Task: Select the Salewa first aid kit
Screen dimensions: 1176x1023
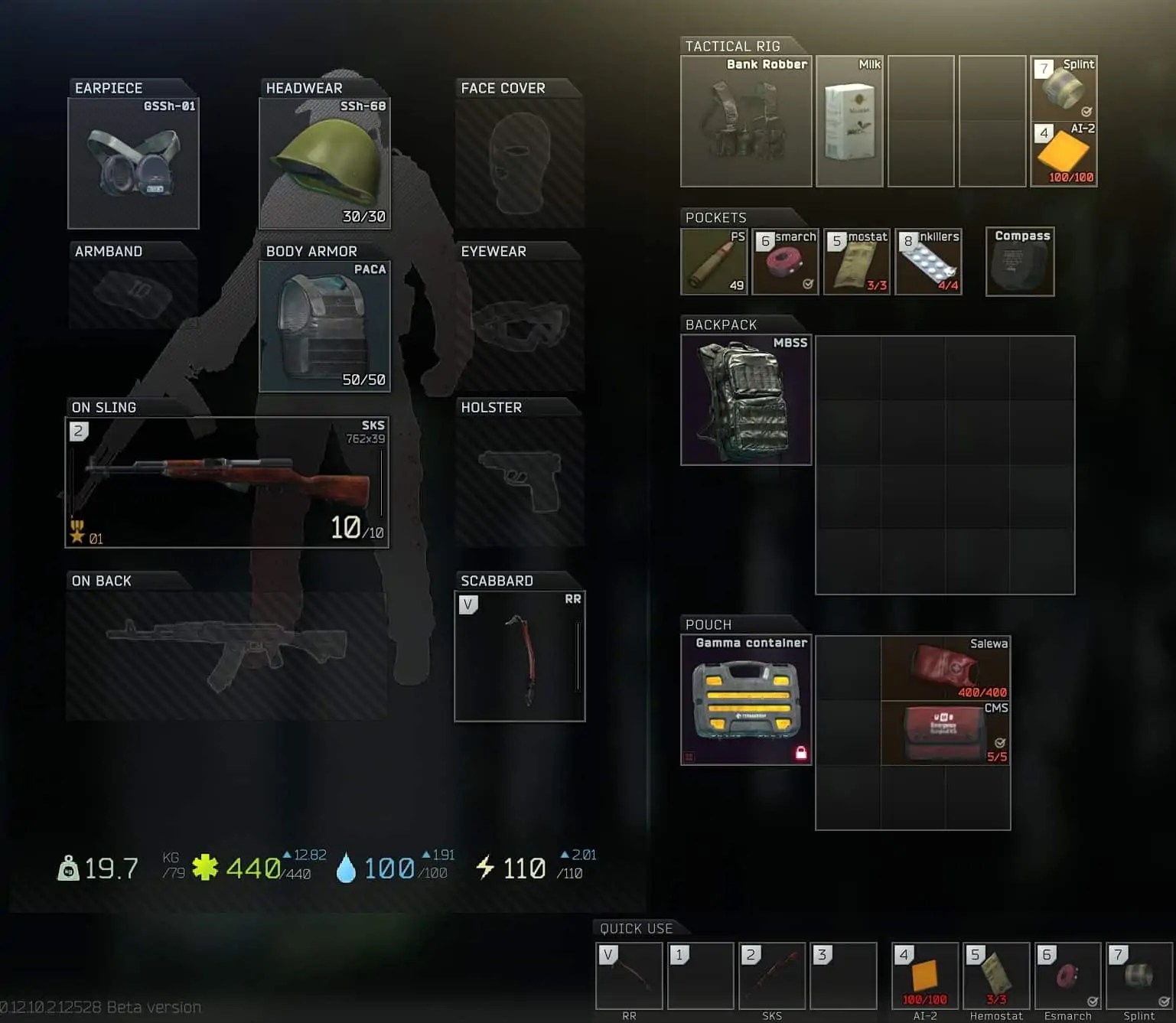Action: (946, 667)
